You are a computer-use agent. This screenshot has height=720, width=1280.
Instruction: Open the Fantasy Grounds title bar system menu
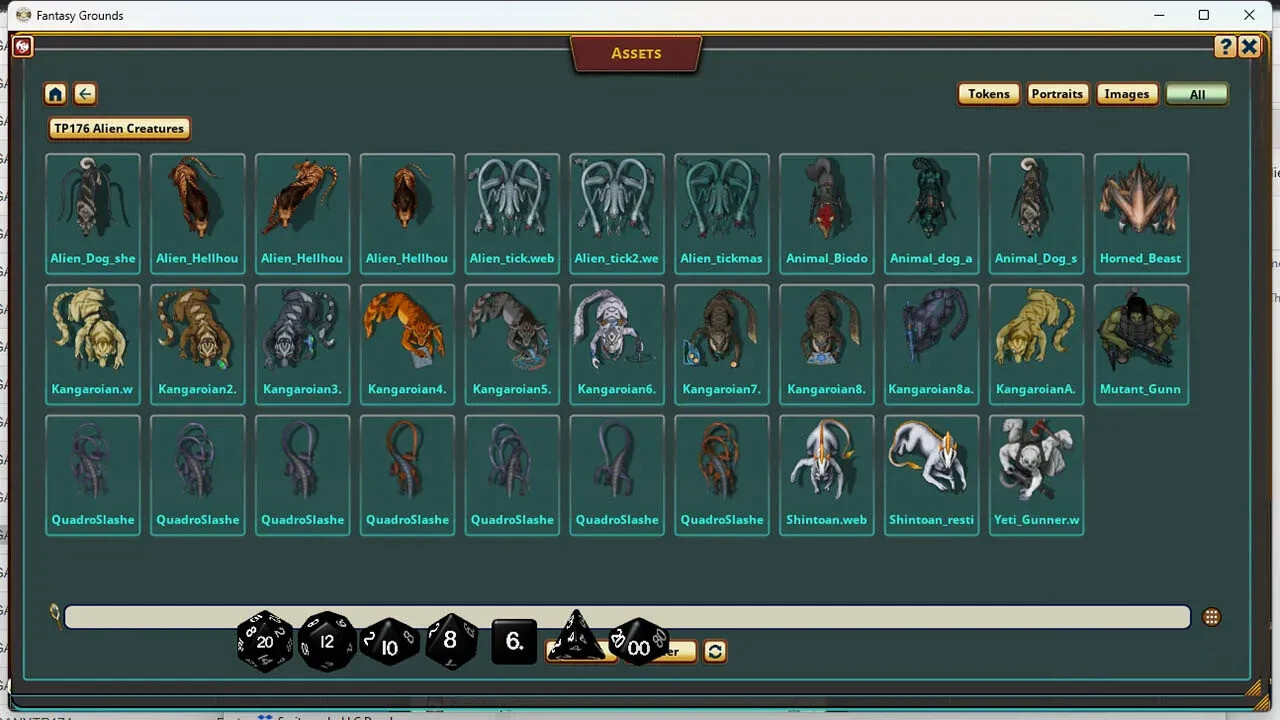[22, 15]
